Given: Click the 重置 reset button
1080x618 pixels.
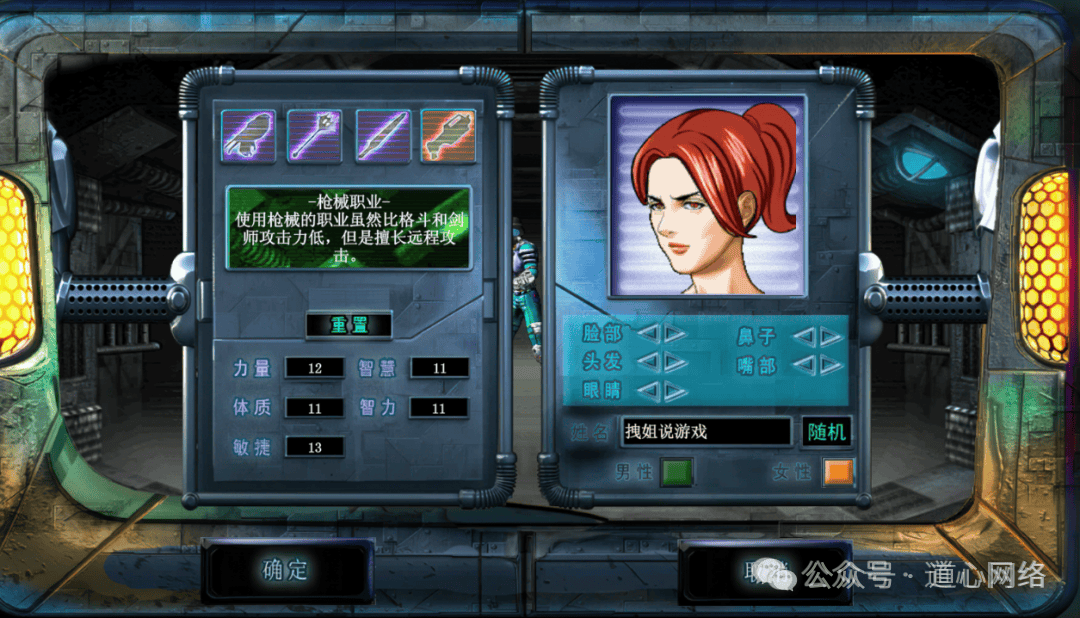Looking at the screenshot, I should pyautogui.click(x=348, y=325).
